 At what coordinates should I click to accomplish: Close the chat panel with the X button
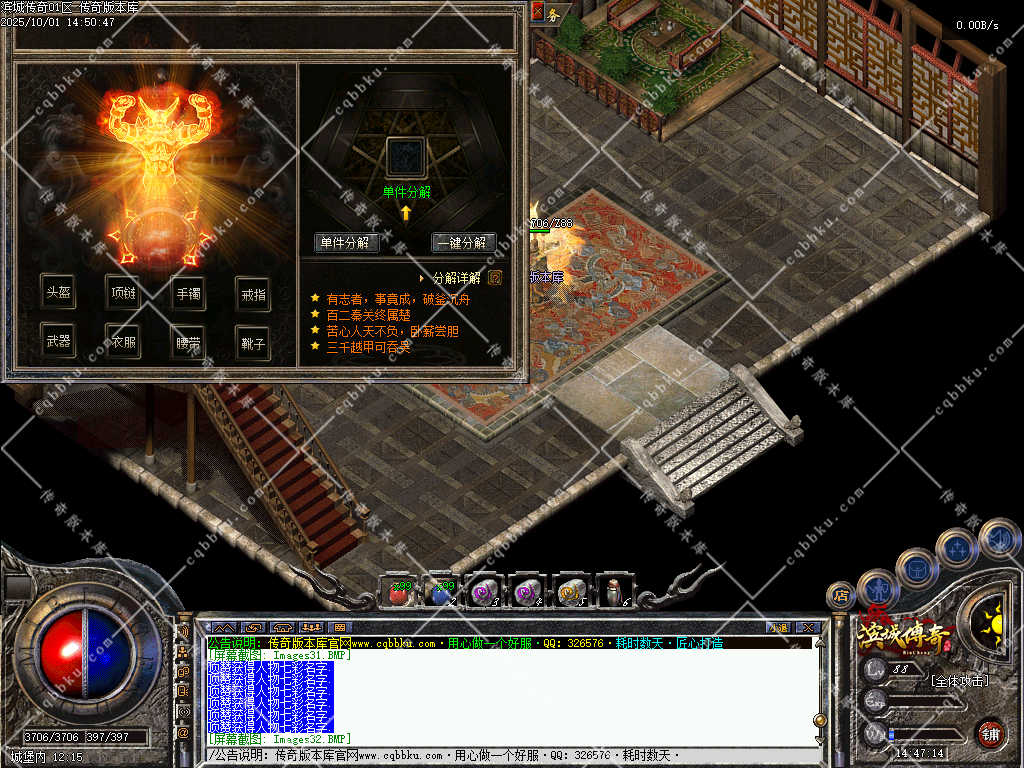coord(809,627)
